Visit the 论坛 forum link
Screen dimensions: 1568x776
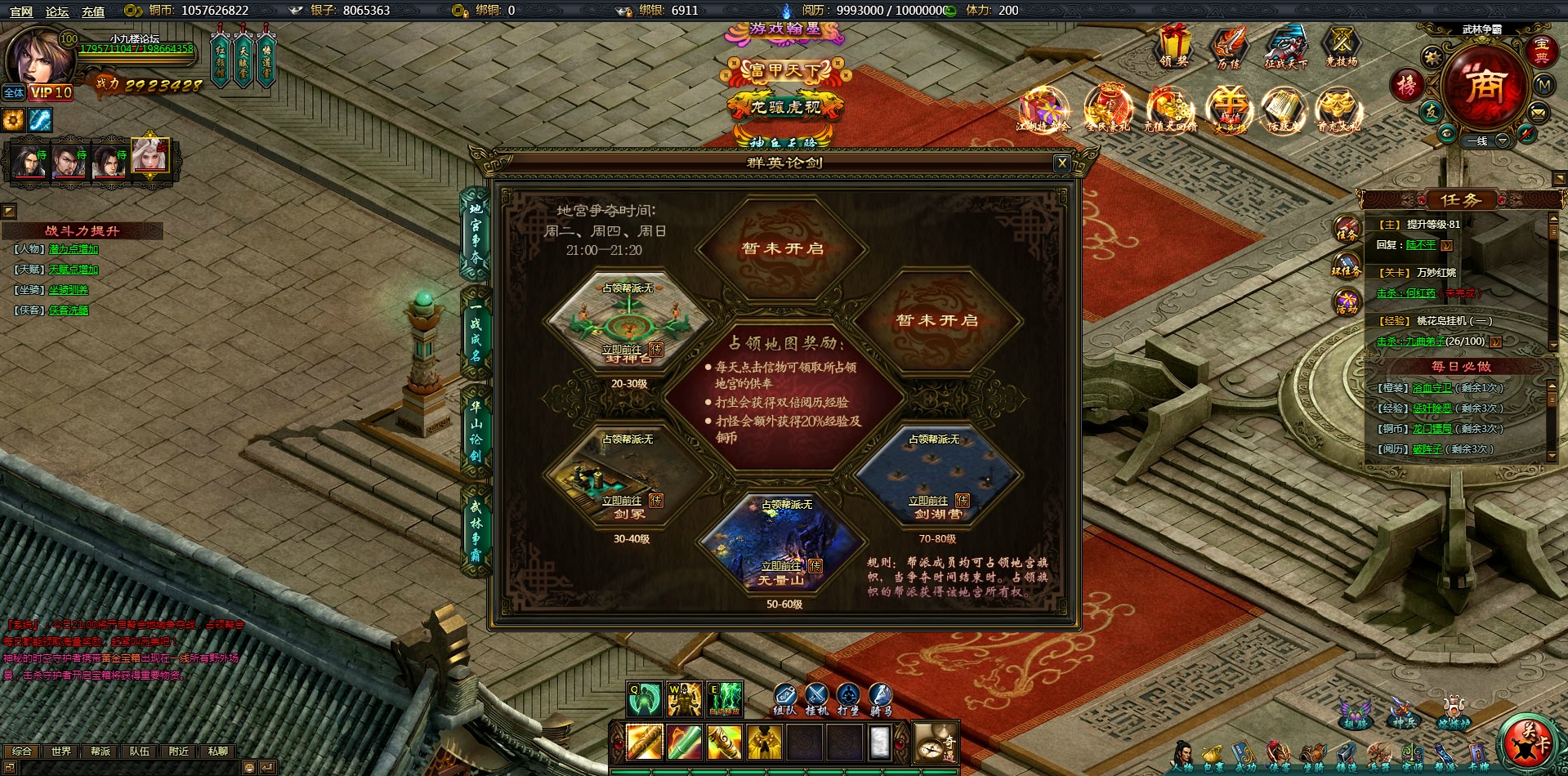pyautogui.click(x=57, y=11)
